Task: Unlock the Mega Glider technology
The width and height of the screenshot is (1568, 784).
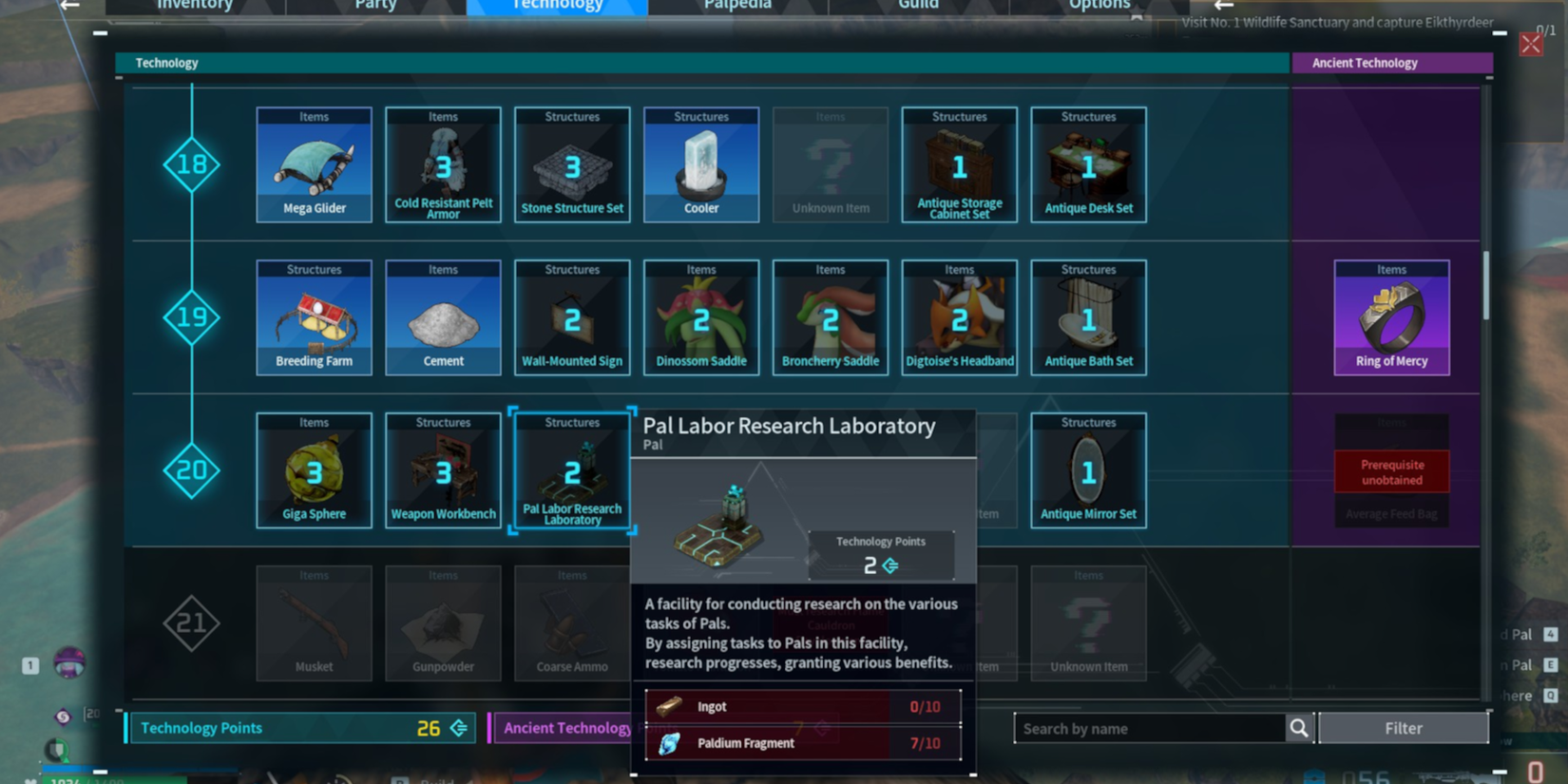Action: pos(314,164)
